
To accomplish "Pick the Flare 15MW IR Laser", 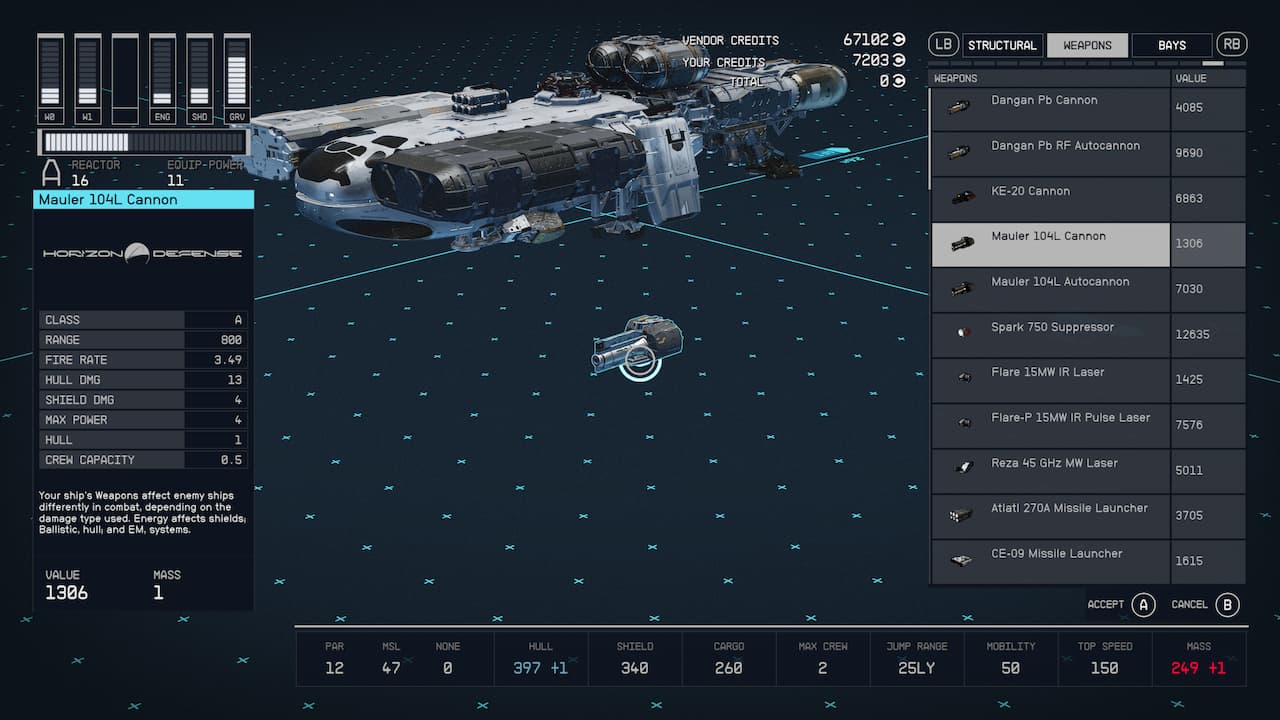I will [x=1050, y=379].
